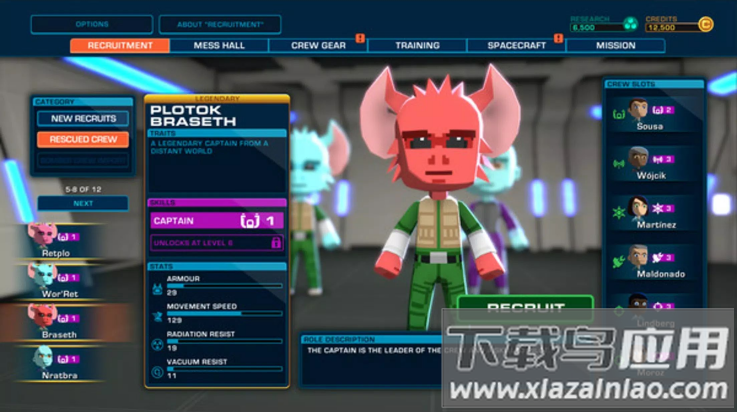The height and width of the screenshot is (412, 737).
Task: Switch to the Mission tab
Action: pos(615,45)
